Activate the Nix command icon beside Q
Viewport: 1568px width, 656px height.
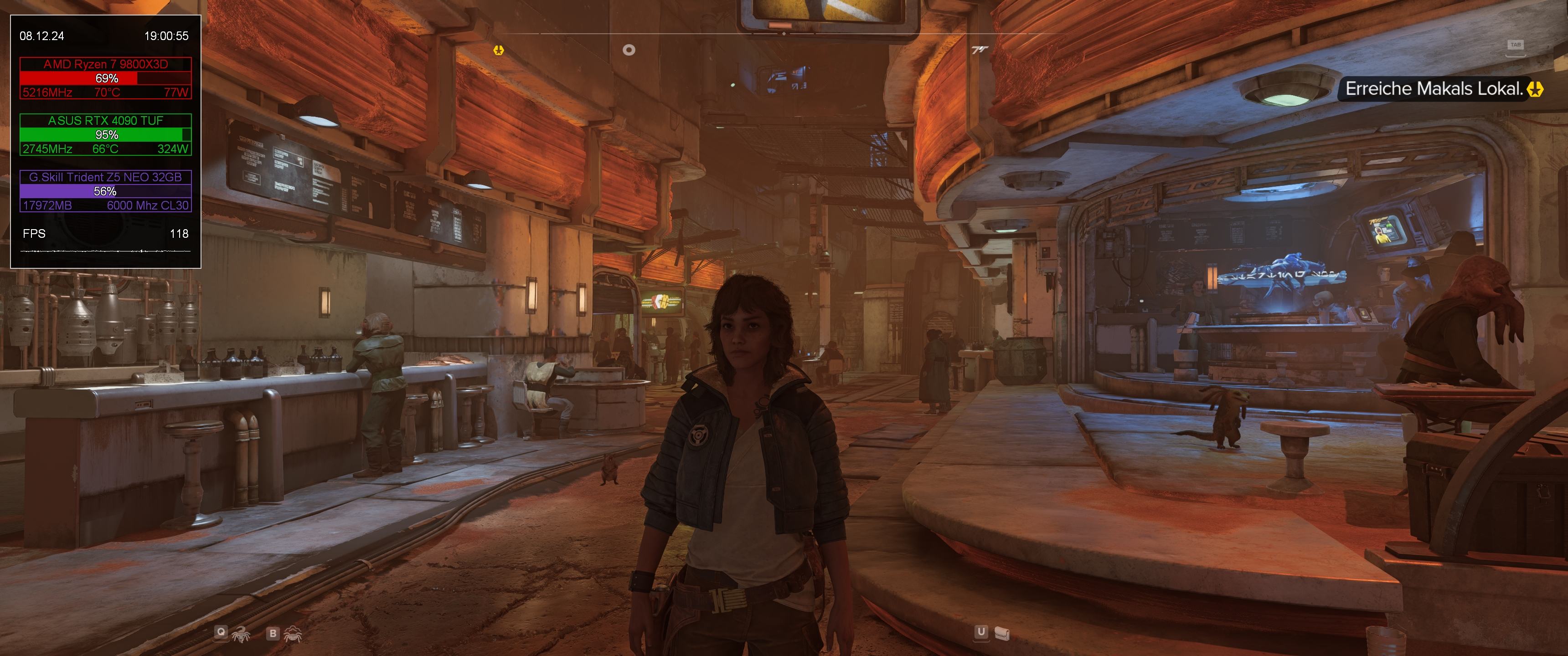(x=241, y=634)
